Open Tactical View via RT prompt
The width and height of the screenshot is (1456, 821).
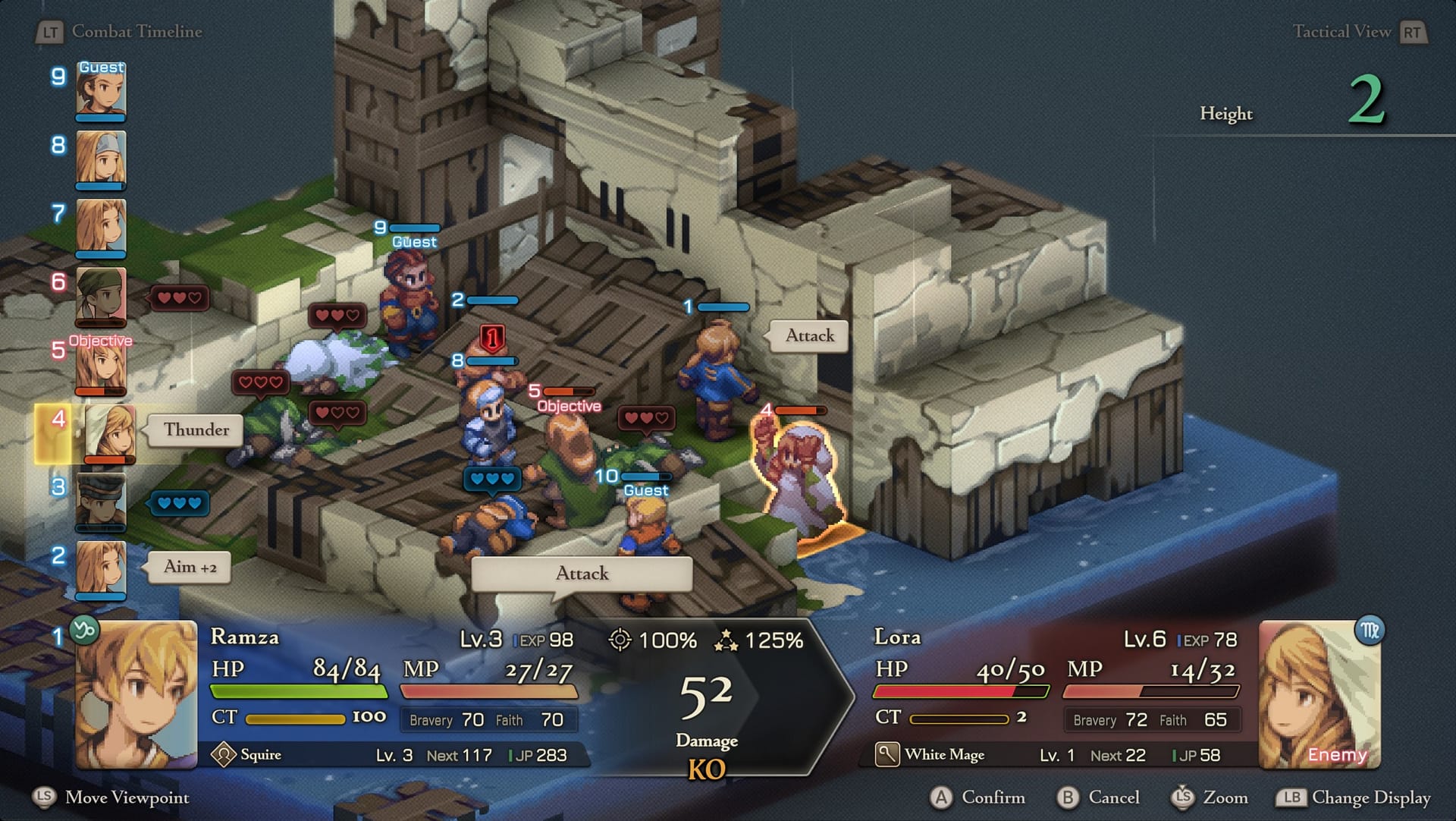[x=1415, y=32]
